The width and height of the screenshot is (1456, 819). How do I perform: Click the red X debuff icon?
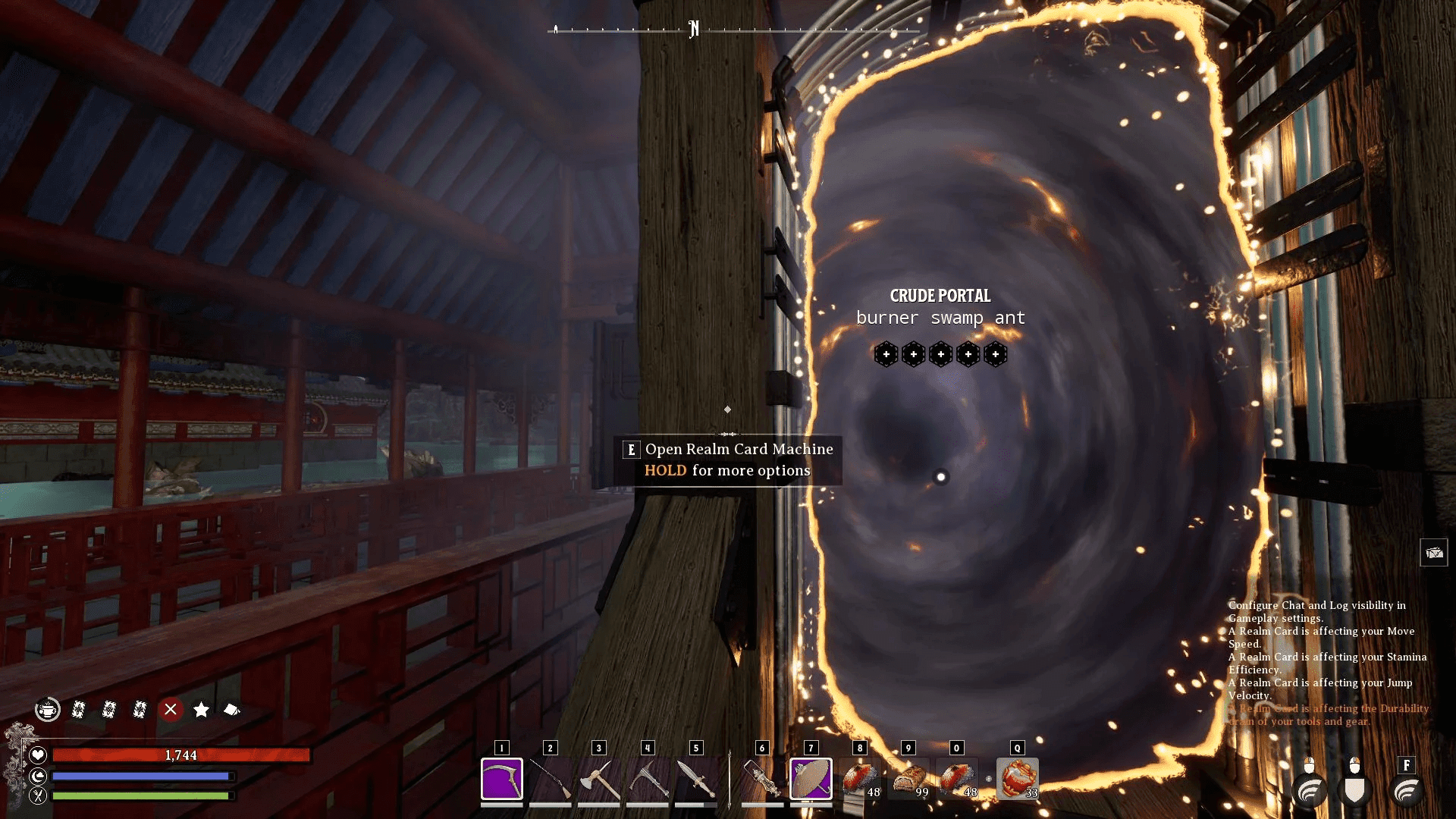171,710
